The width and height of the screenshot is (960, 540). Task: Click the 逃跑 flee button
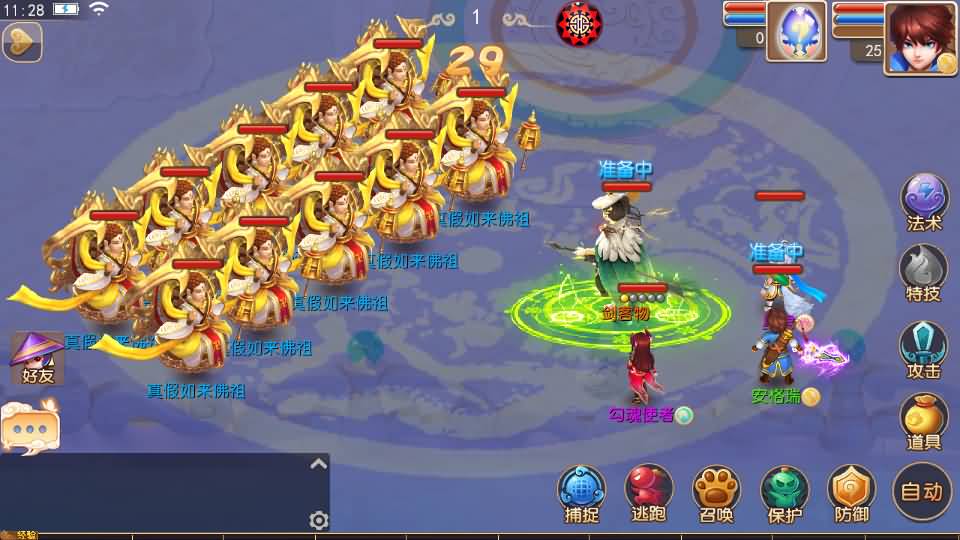pos(649,493)
